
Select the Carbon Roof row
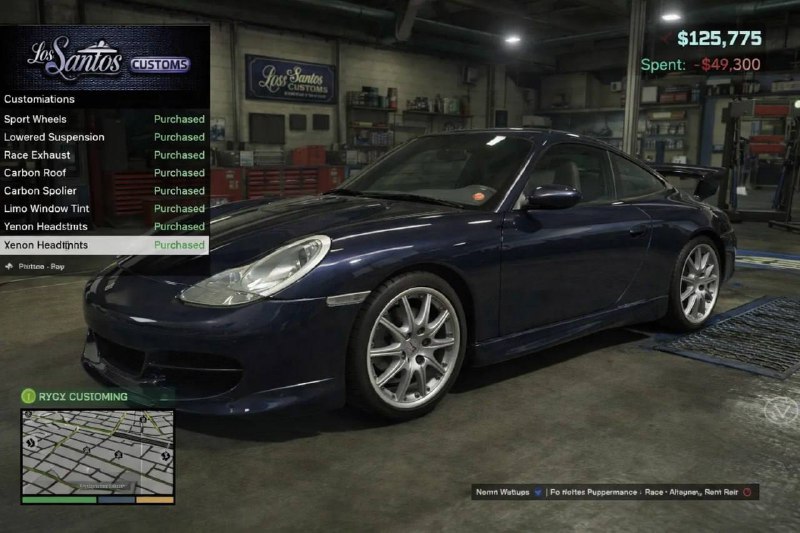[104, 173]
